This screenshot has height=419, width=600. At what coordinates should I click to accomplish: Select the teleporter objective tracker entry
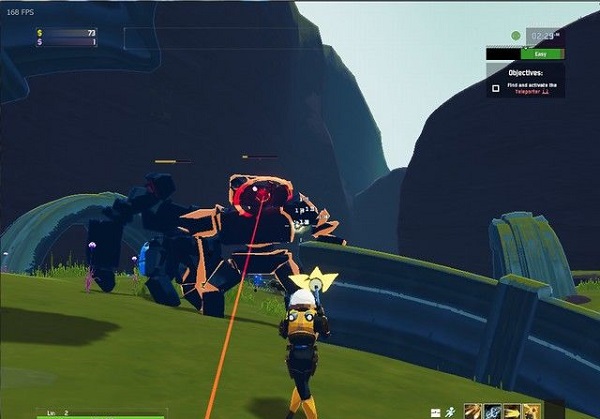(532, 88)
